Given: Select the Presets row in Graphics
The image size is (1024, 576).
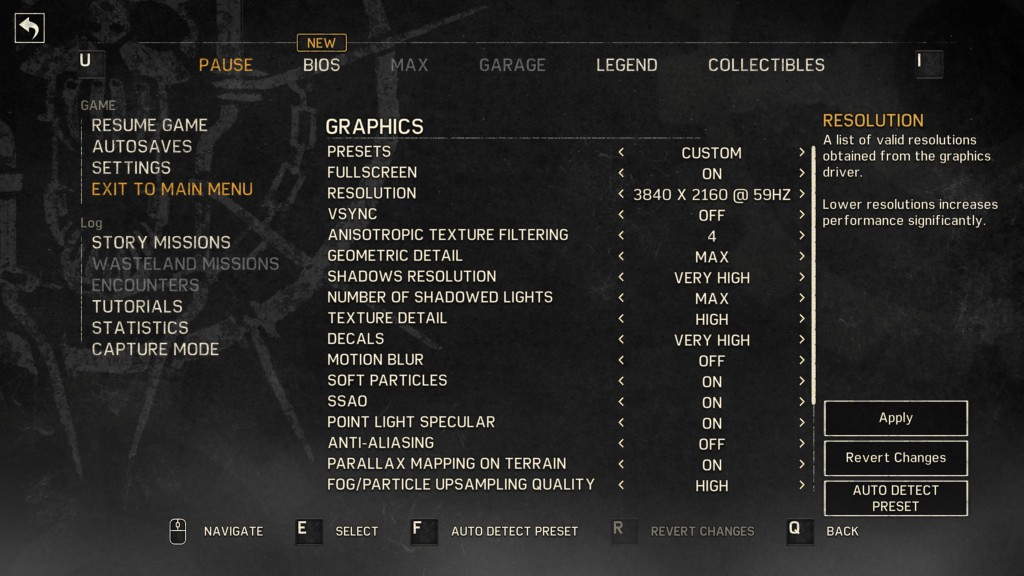Looking at the screenshot, I should [359, 152].
